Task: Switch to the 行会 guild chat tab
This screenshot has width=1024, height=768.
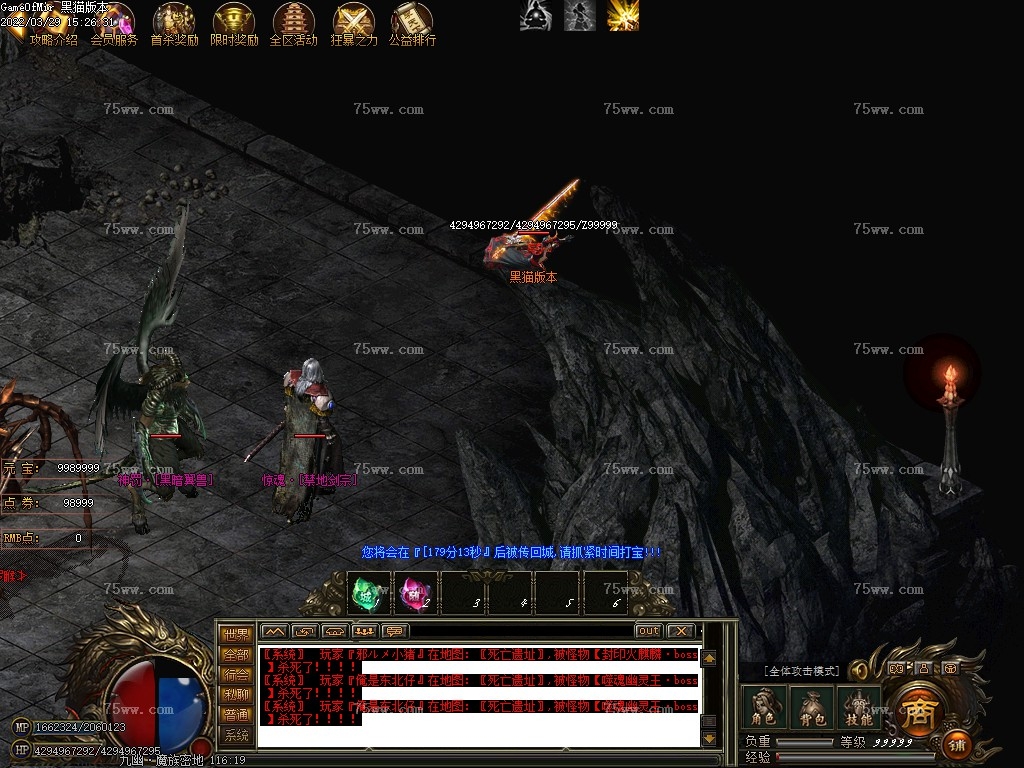Action: click(x=236, y=674)
